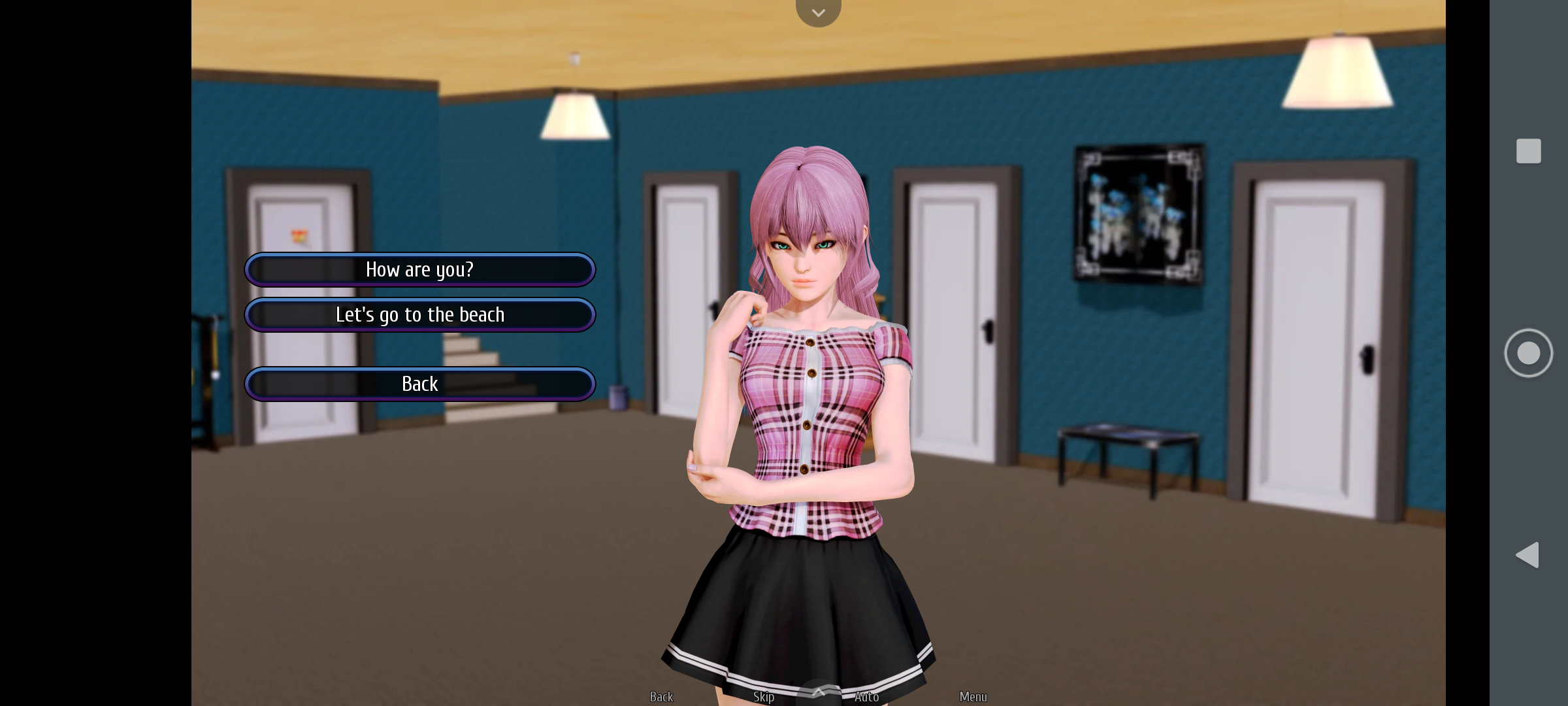
Task: Tap the circular record button icon
Action: click(1528, 352)
